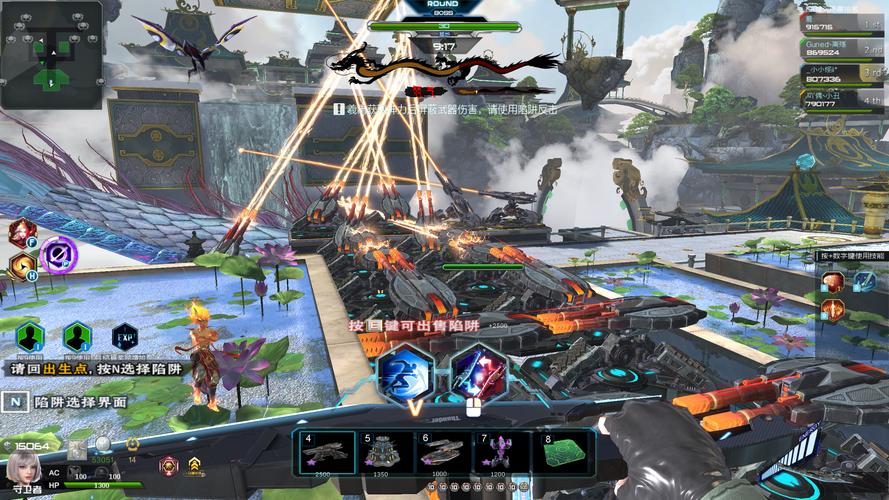
Task: Click the Guardian character portrait
Action: [22, 467]
